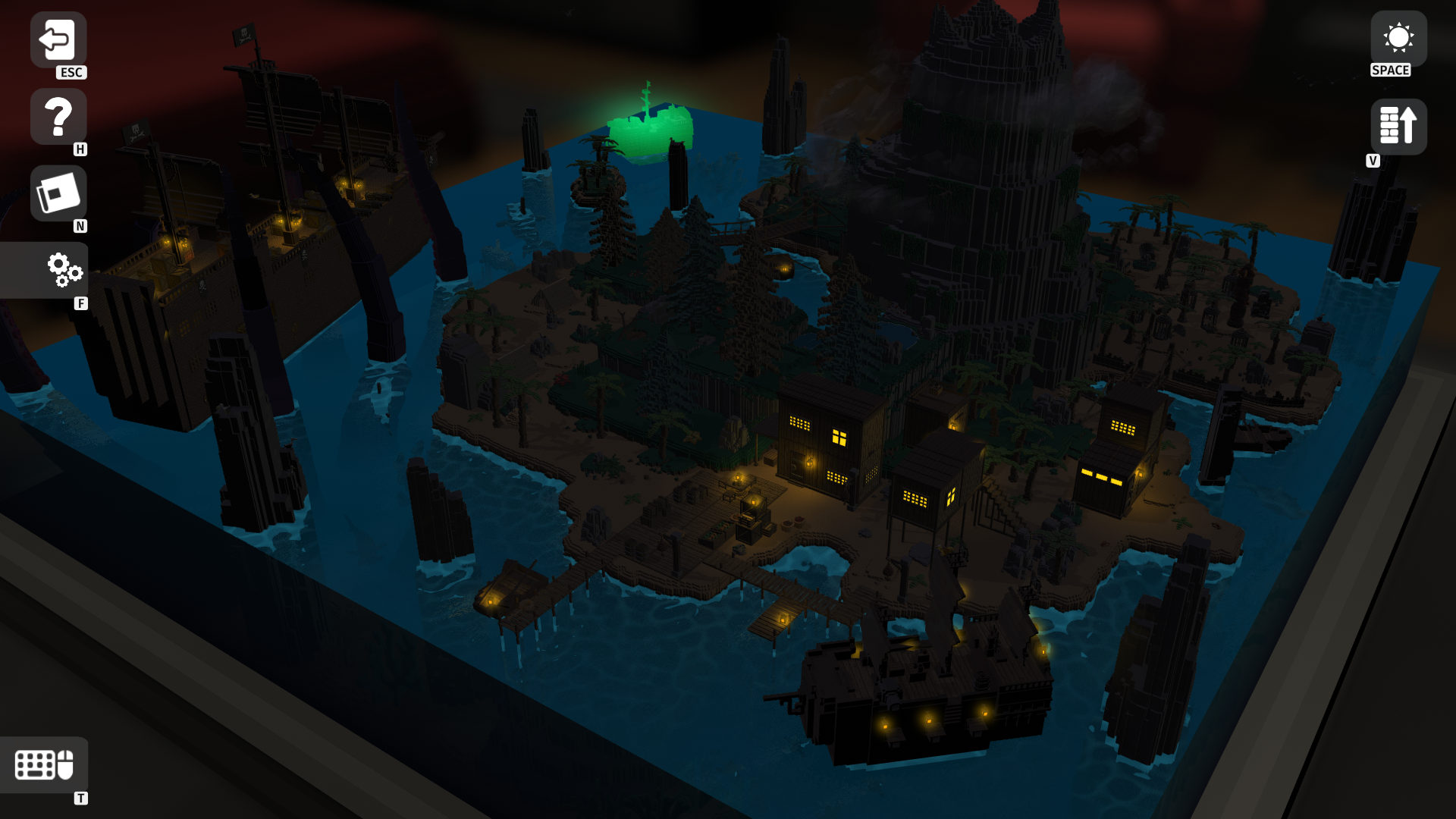Click the rope bridge between the cliffs

pyautogui.click(x=732, y=227)
